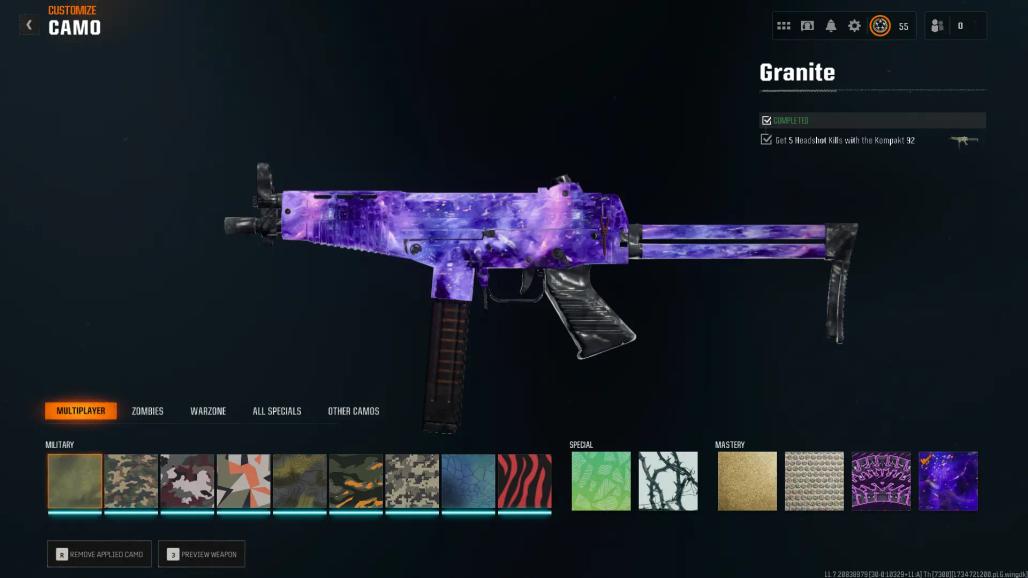Open the Warzone camo tab
Screen dimensions: 1028x578
click(x=208, y=411)
